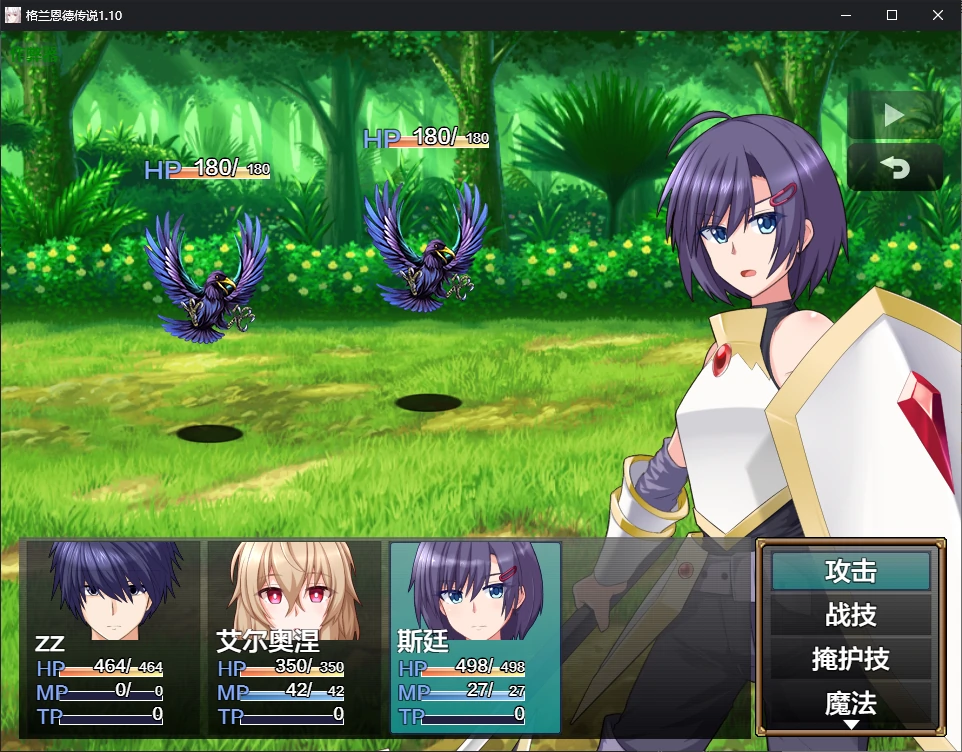The image size is (962, 752).
Task: Close the game window
Action: (937, 15)
